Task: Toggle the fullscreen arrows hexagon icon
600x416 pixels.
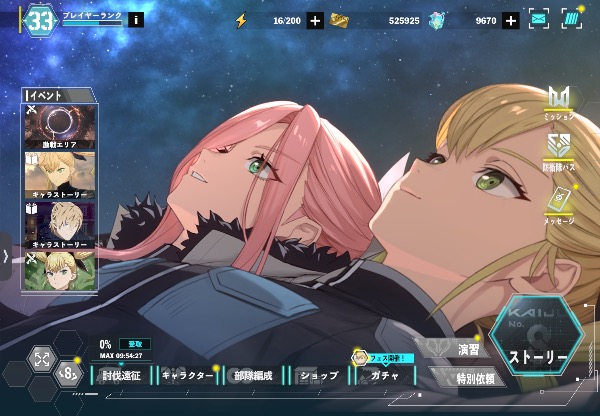Action: [41, 359]
